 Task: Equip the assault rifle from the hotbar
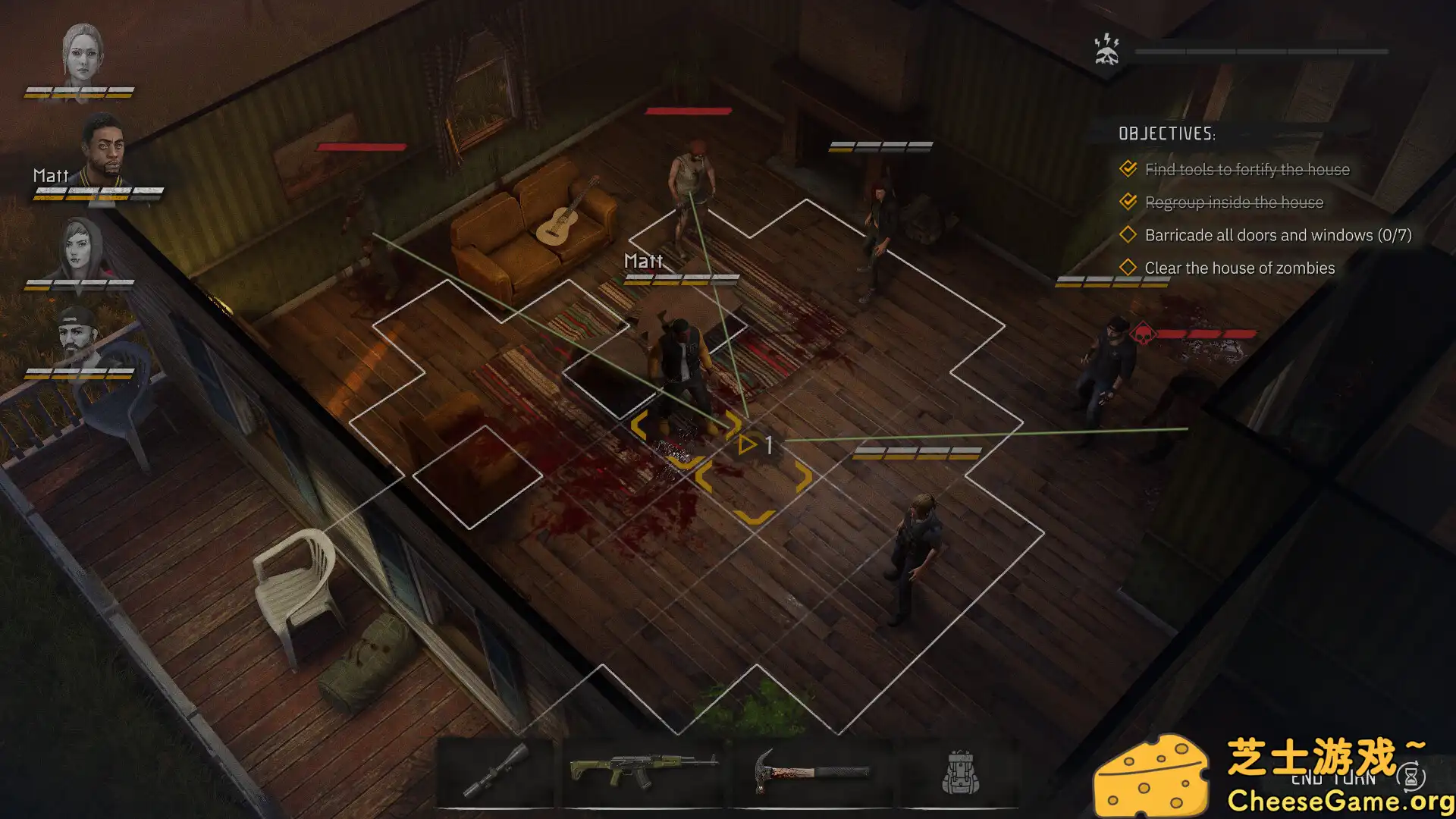coord(643,770)
